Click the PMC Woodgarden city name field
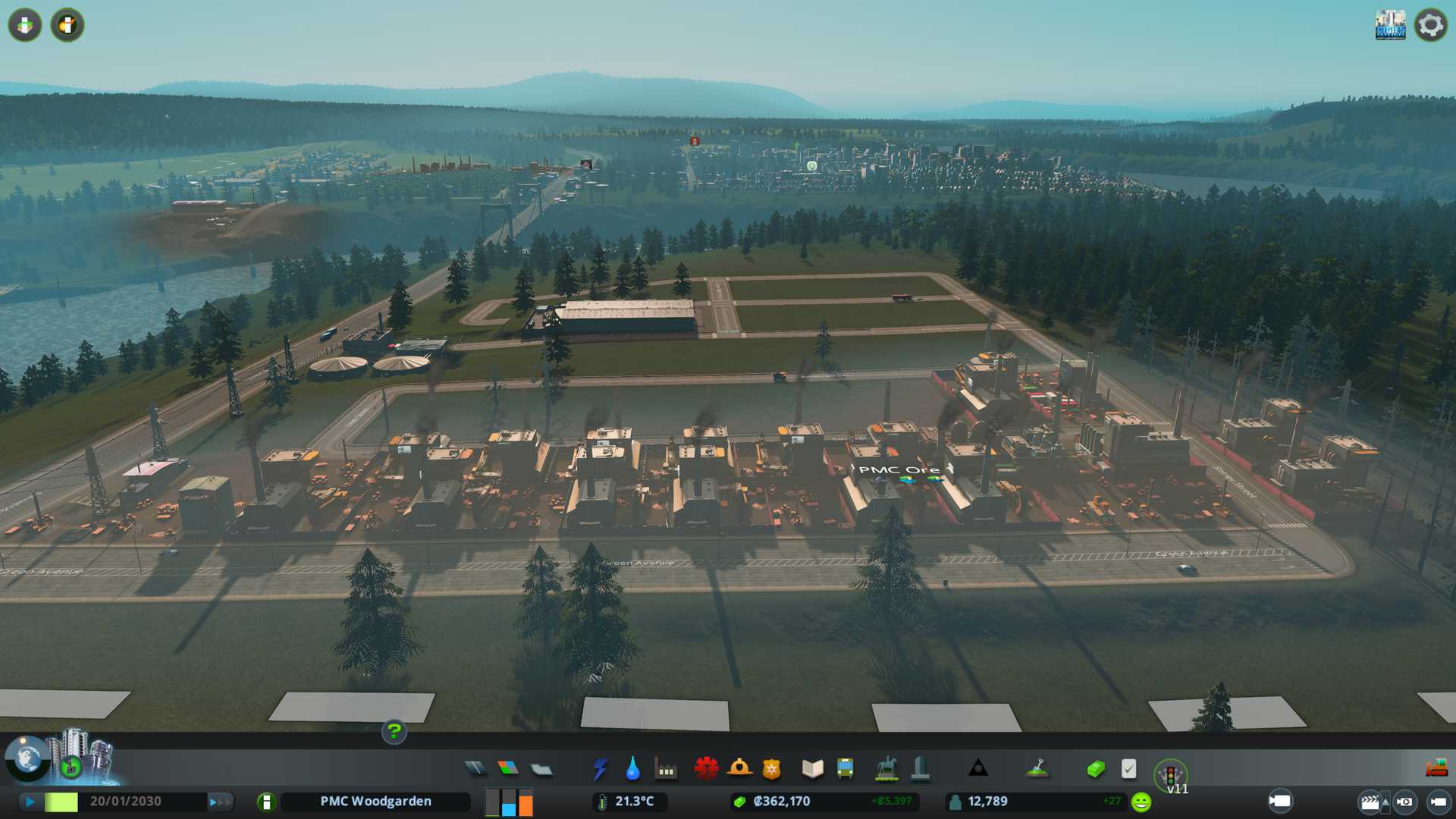The height and width of the screenshot is (819, 1456). (x=375, y=802)
